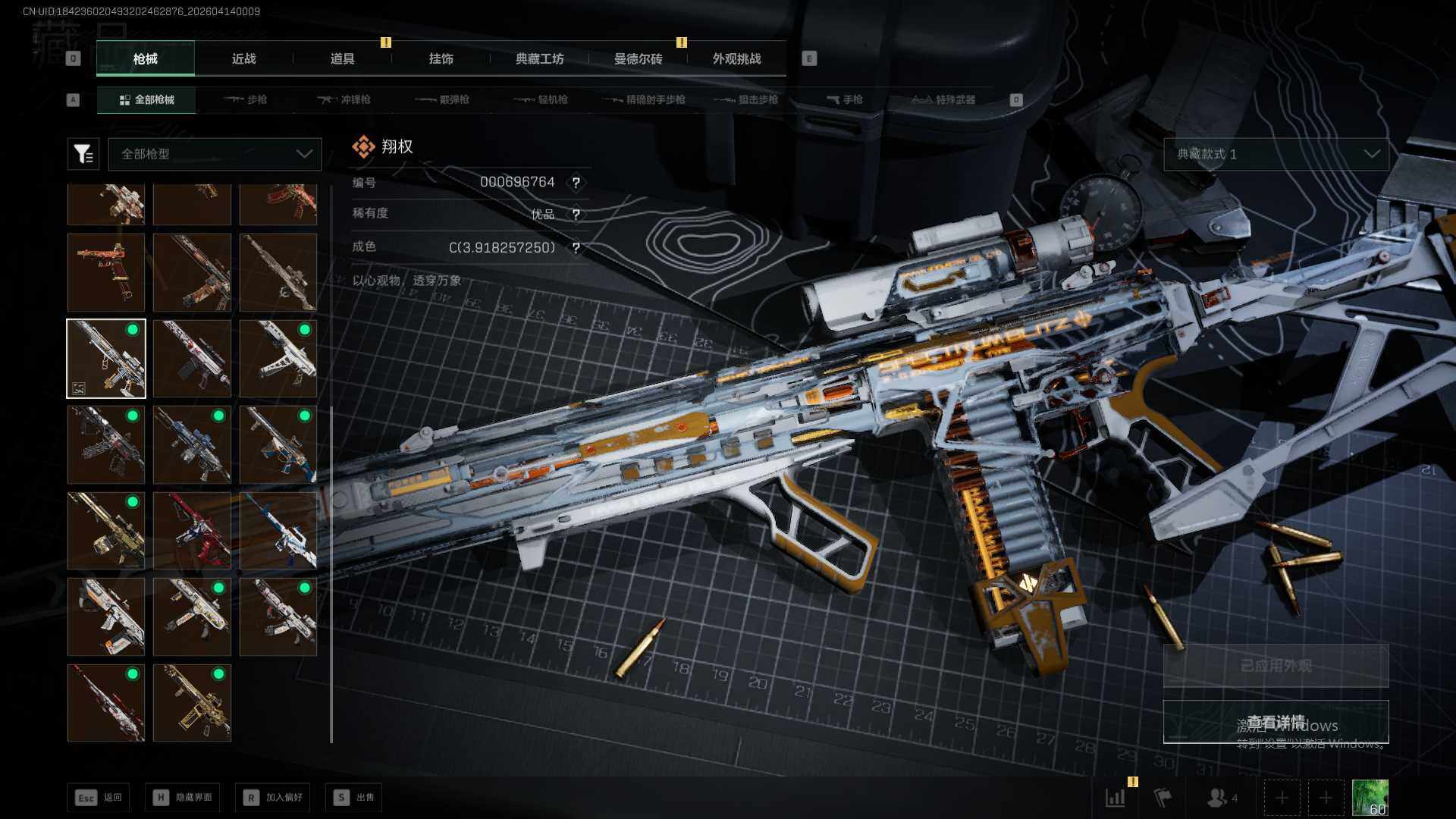The height and width of the screenshot is (819, 1456).
Task: Open the 道具 items tab
Action: tap(342, 58)
